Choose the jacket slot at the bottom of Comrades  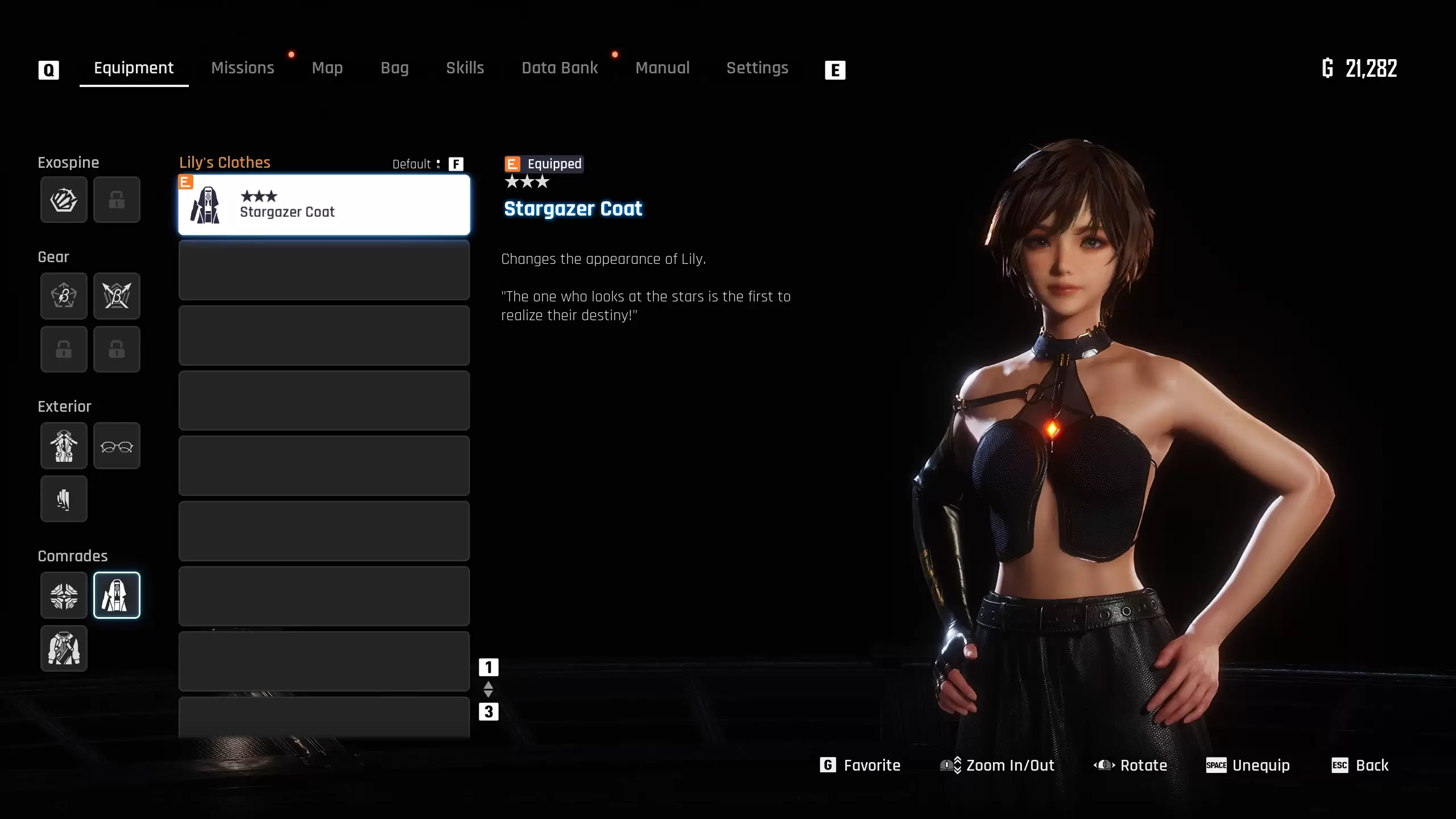[x=64, y=648]
